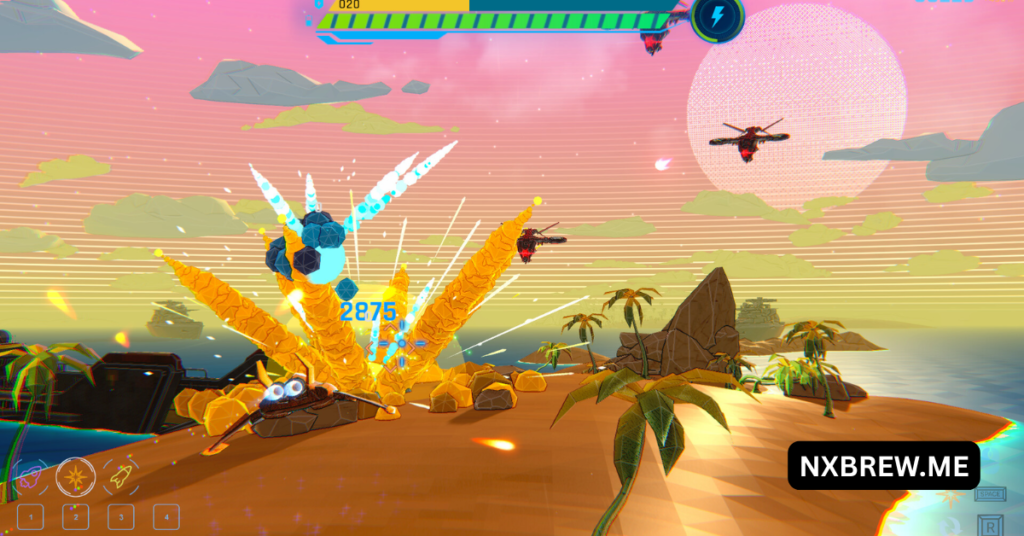This screenshot has height=536, width=1024.
Task: Trigger the lightning bolt boost ability
Action: (717, 18)
